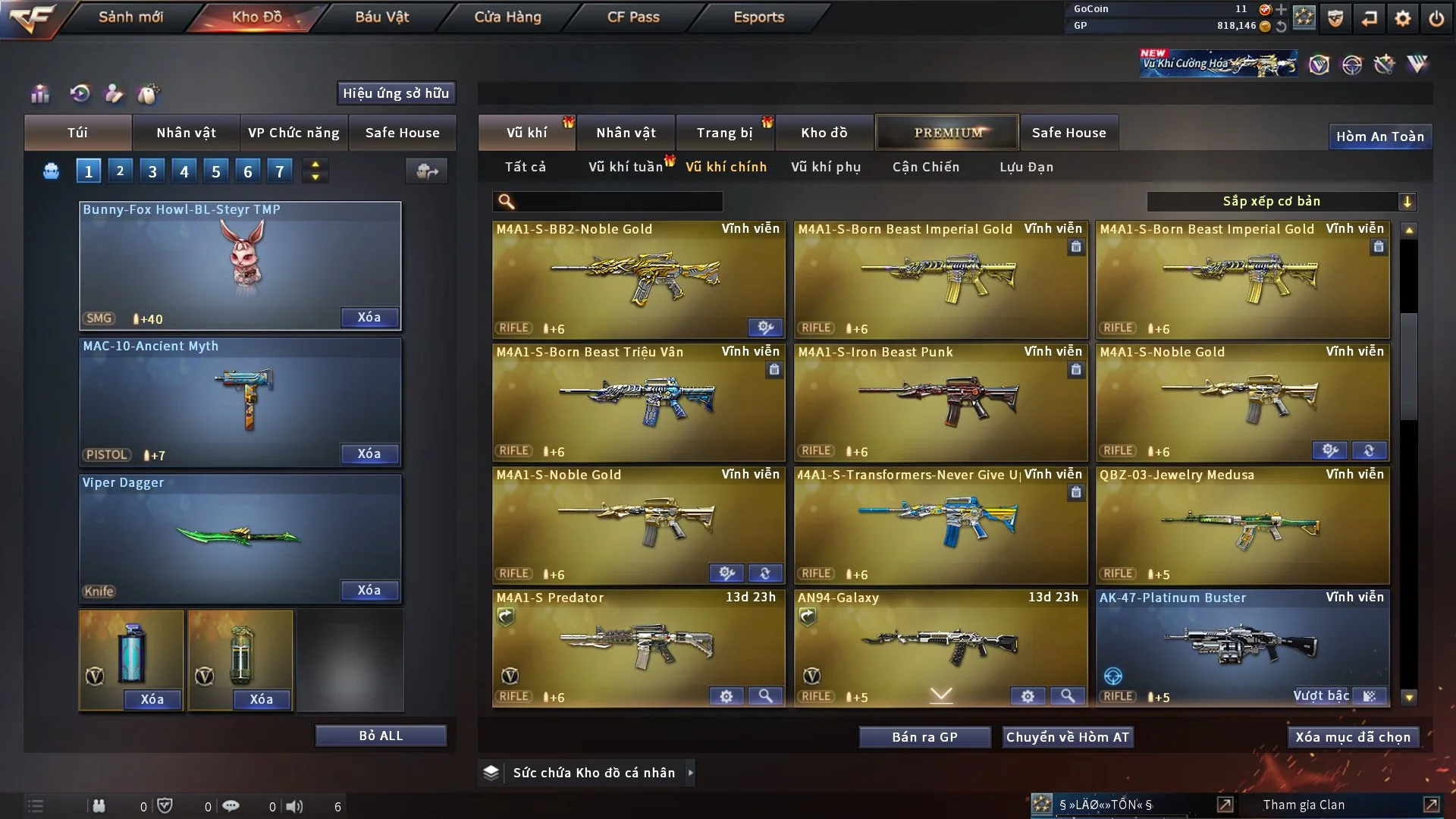
Task: Open the Cửa Hàng shop menu
Action: tap(507, 17)
